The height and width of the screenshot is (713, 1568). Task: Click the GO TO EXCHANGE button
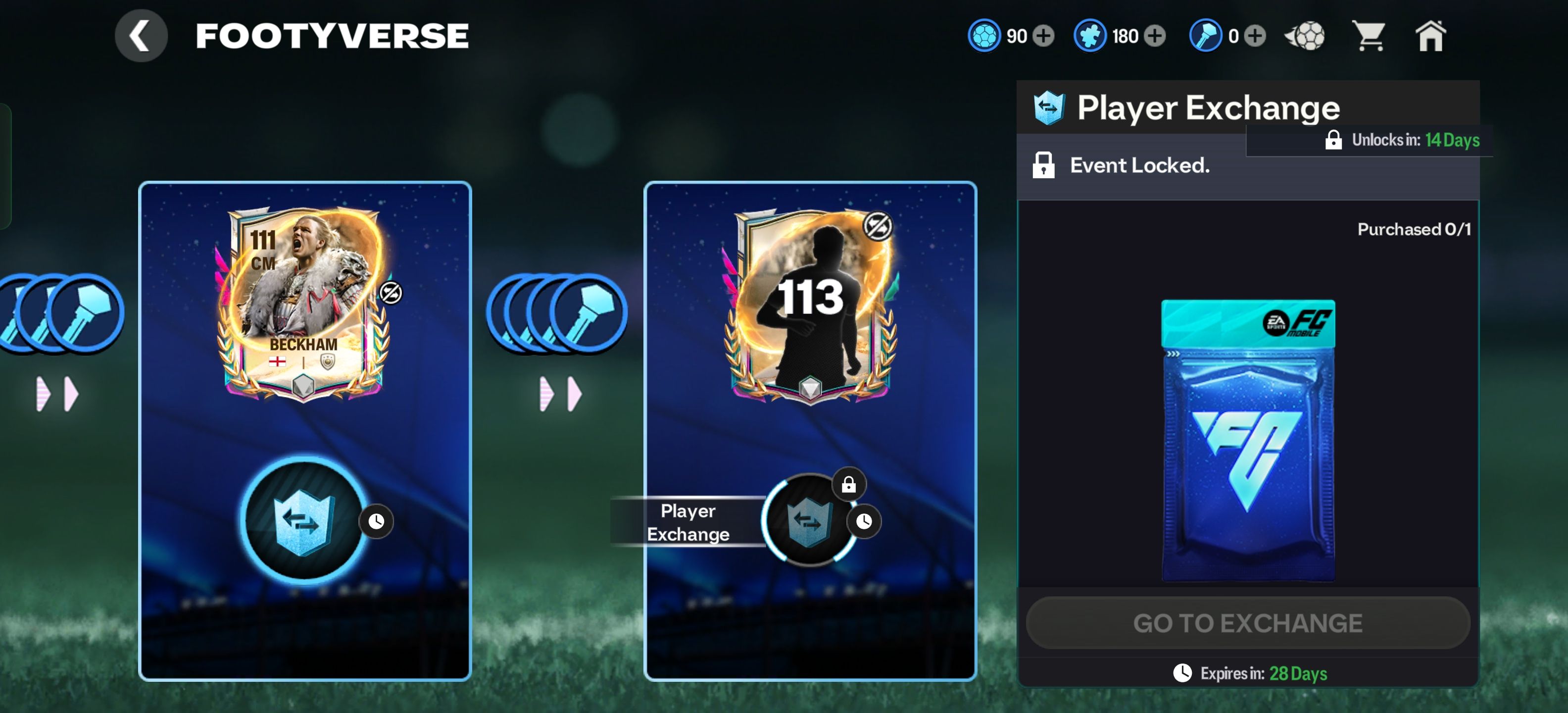1248,623
